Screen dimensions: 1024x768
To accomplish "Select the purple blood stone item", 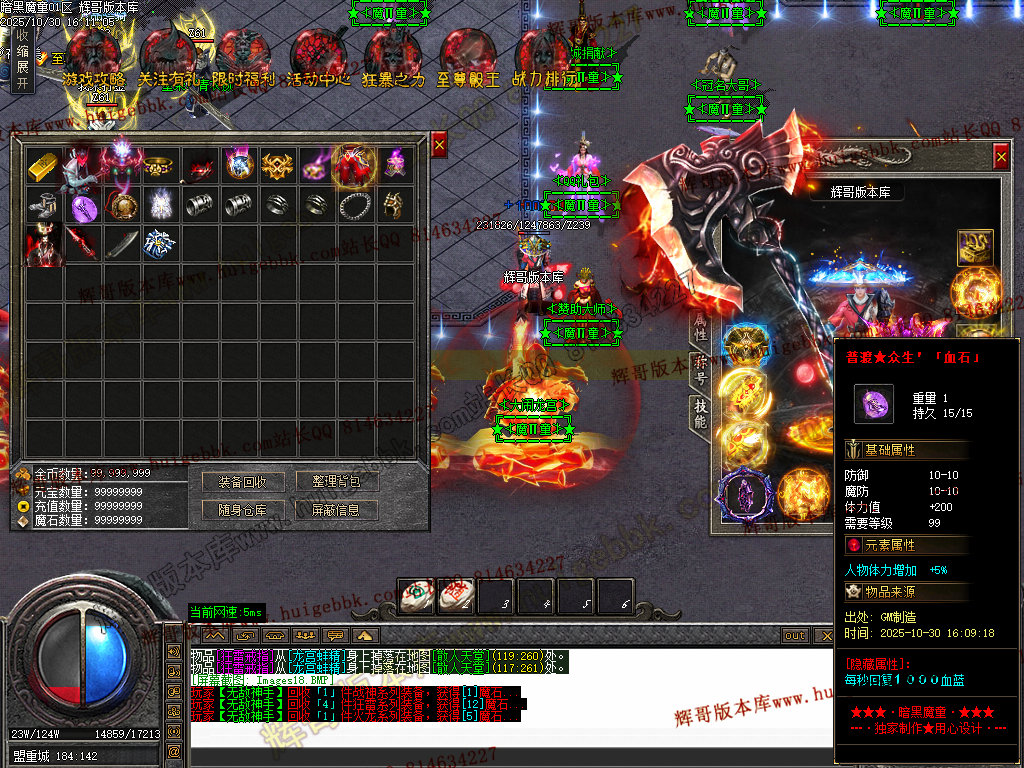I will [82, 206].
